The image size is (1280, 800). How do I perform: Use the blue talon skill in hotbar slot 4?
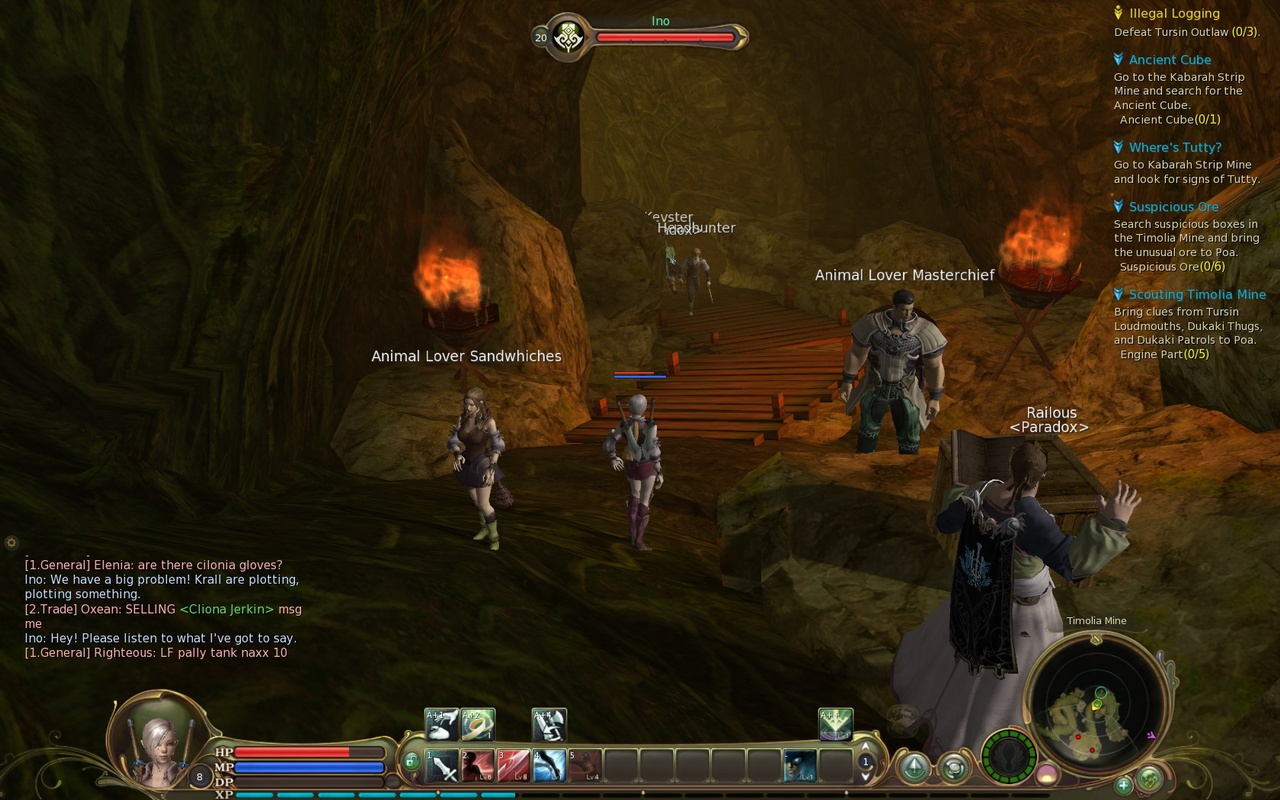pyautogui.click(x=548, y=766)
